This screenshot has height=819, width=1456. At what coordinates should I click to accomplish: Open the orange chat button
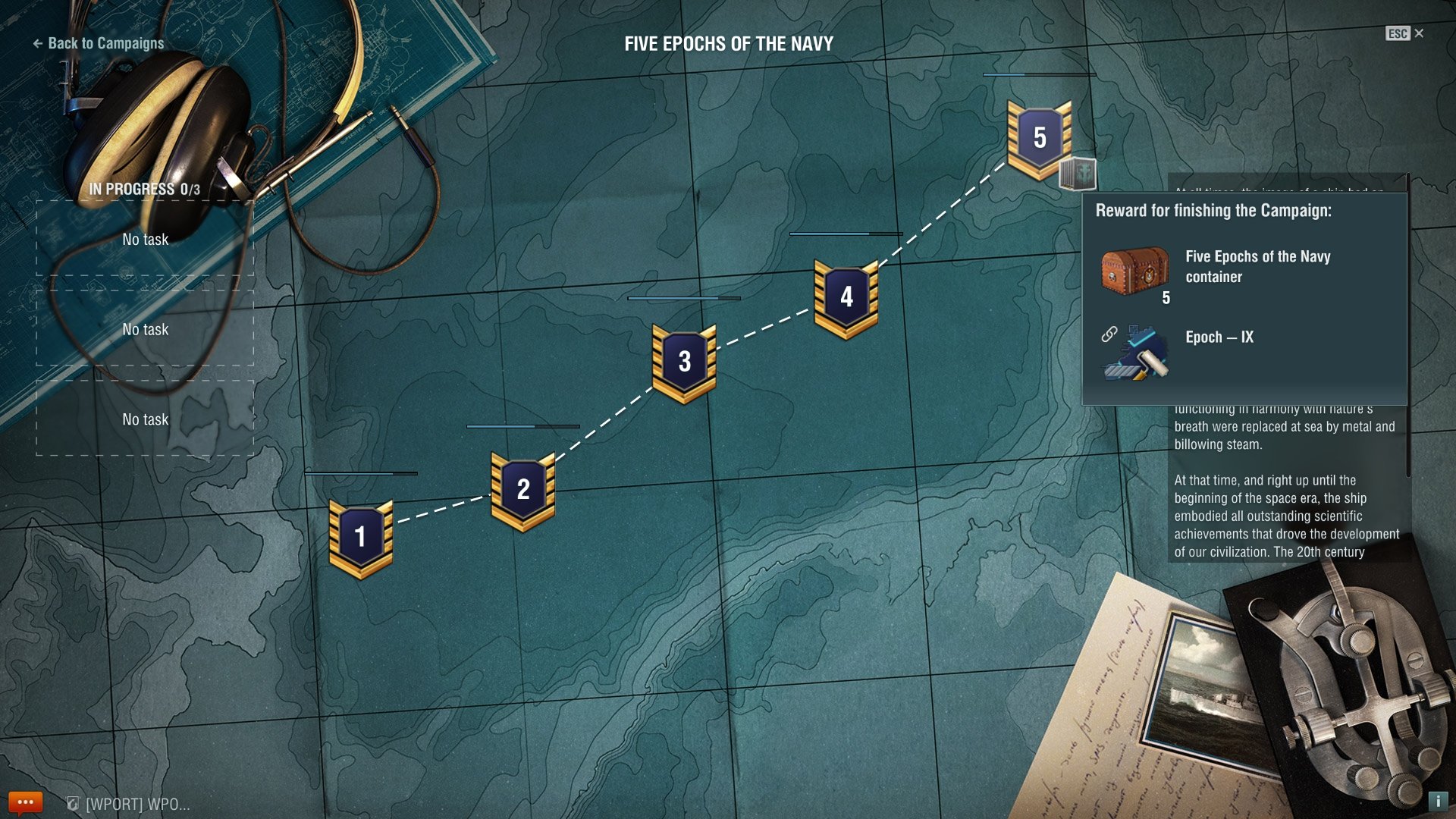[x=25, y=802]
